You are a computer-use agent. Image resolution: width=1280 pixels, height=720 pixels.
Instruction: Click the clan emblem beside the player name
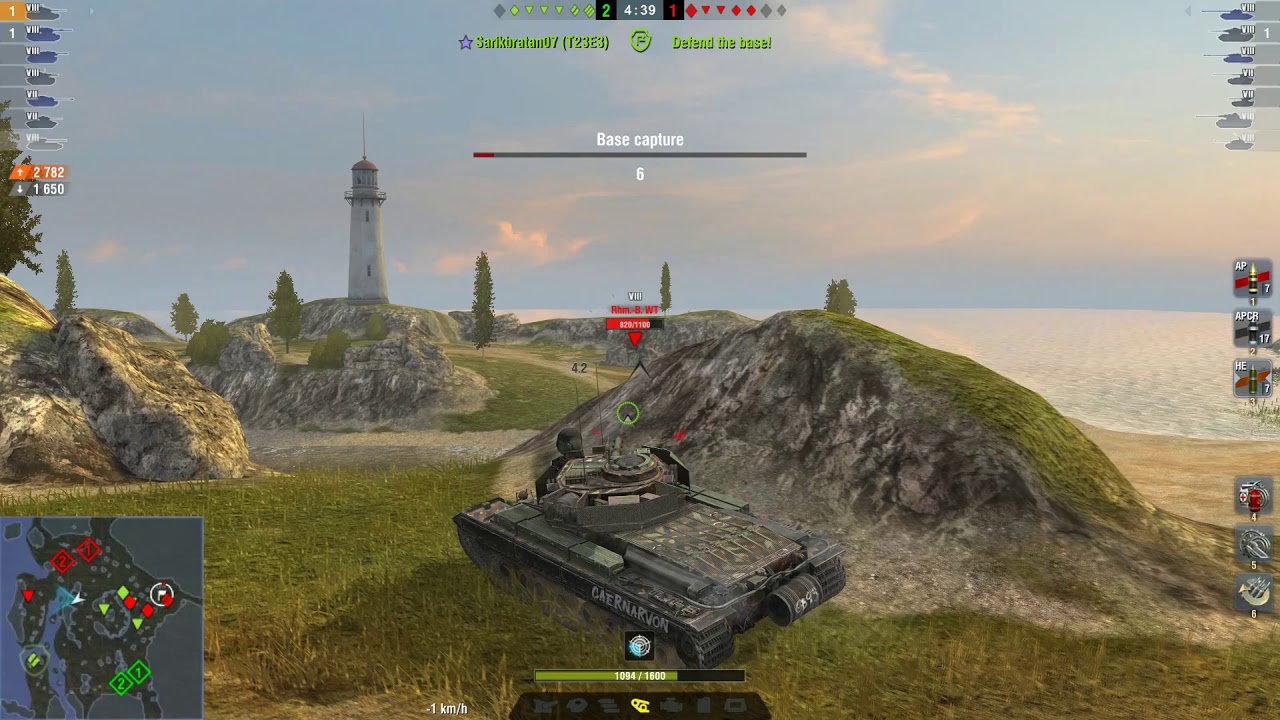tap(641, 43)
